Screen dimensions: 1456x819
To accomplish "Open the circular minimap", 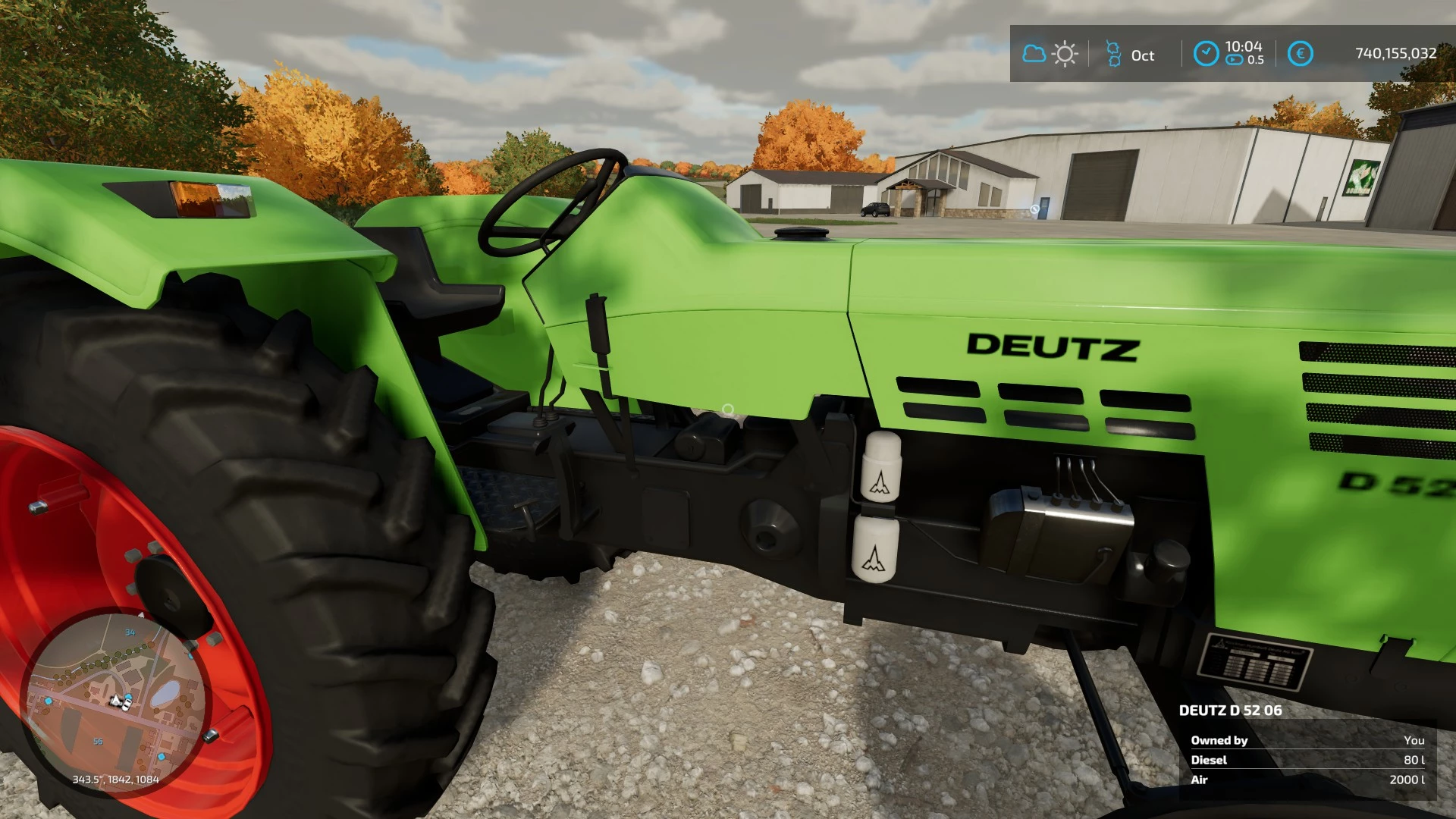I will tap(115, 702).
